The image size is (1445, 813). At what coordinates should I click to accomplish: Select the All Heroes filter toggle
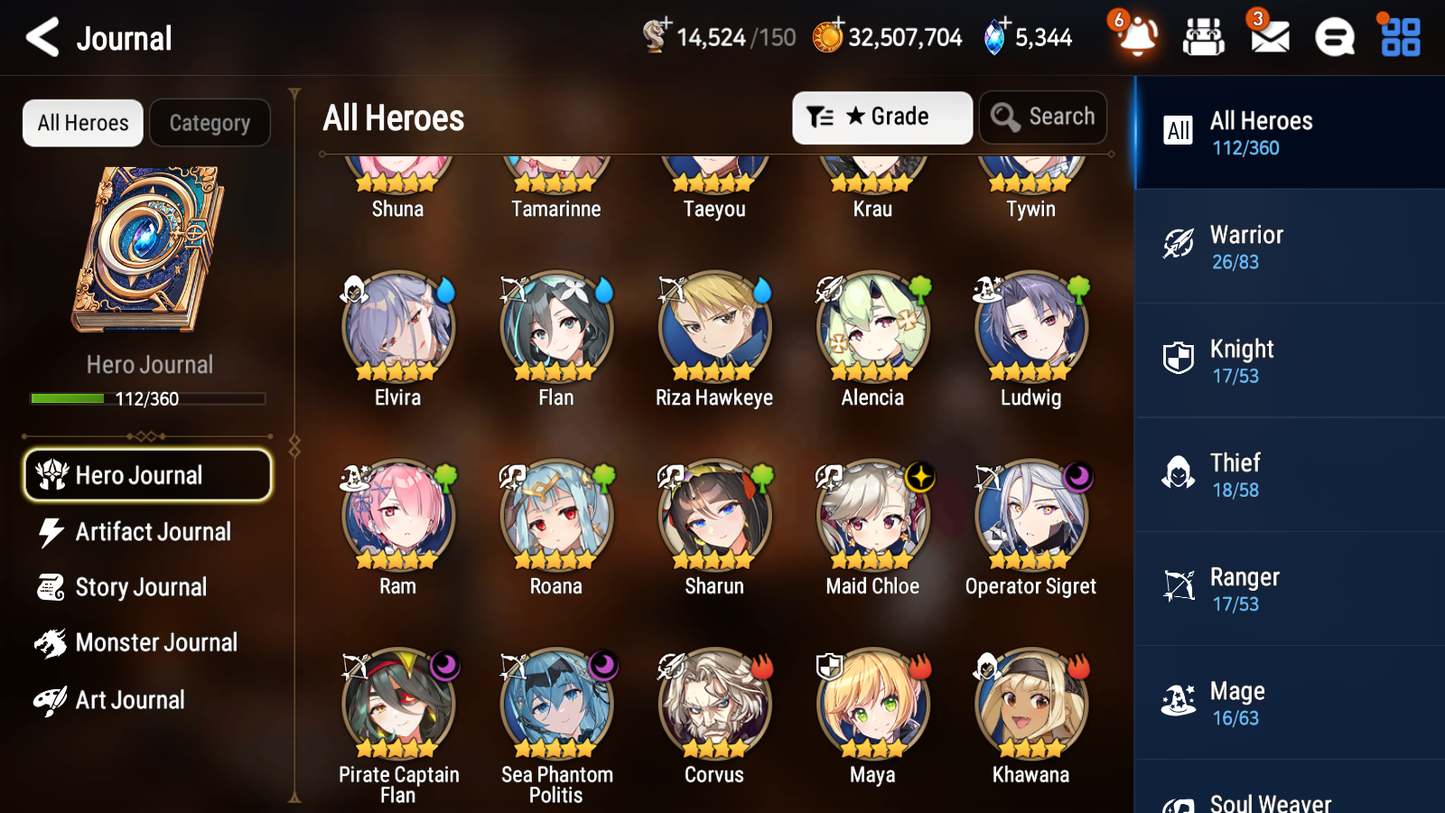(x=82, y=122)
